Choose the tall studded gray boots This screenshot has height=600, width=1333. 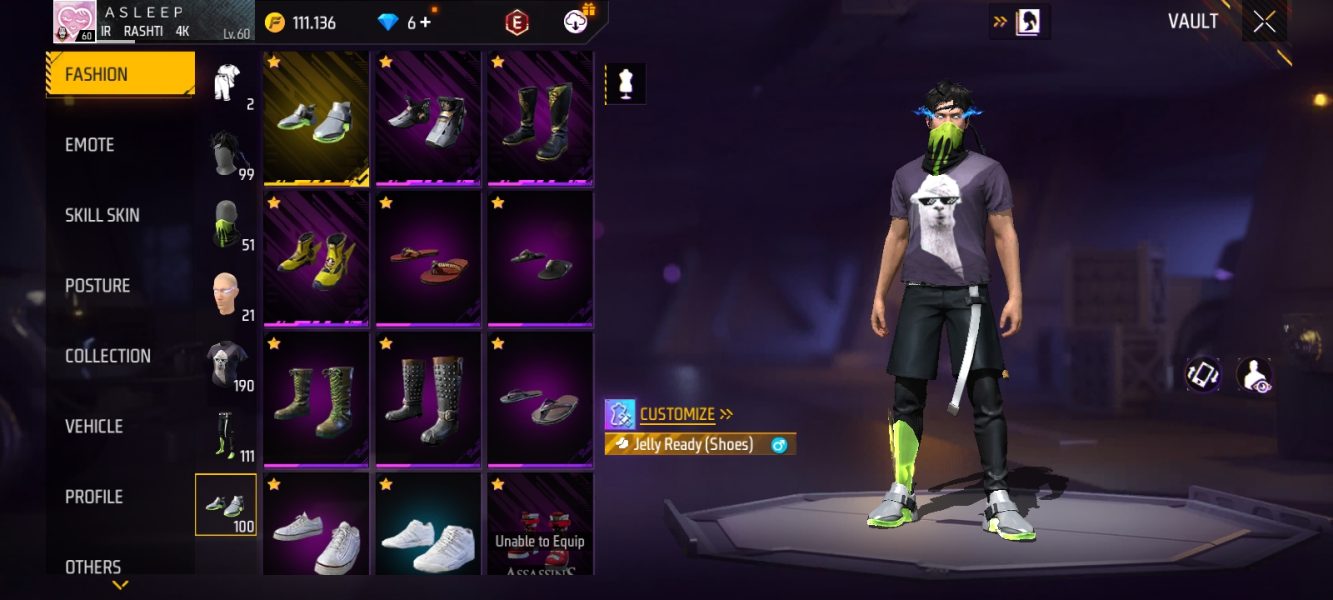tap(429, 398)
